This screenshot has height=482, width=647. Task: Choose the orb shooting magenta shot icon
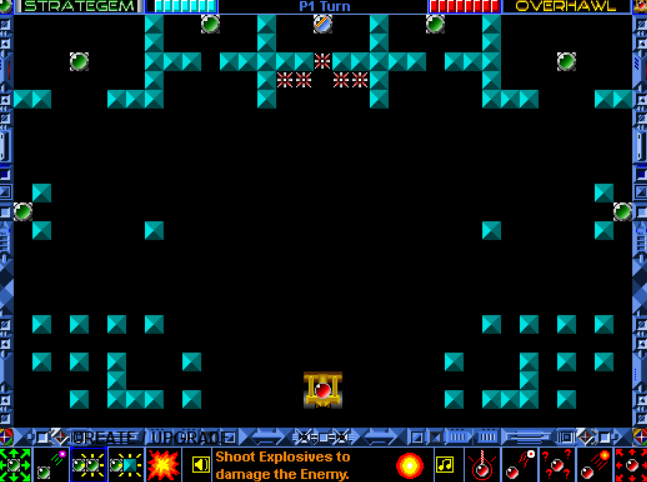point(52,465)
